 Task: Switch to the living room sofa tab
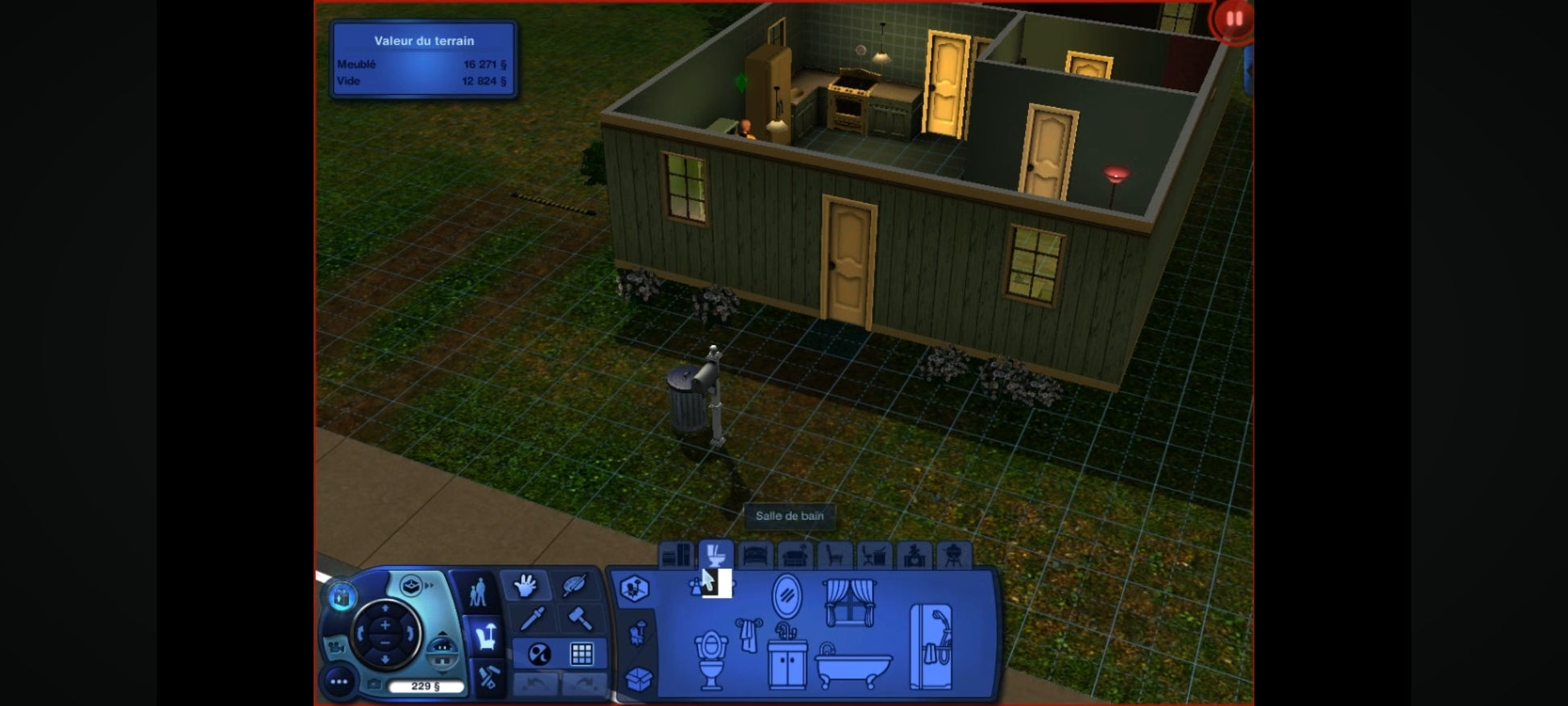point(795,555)
